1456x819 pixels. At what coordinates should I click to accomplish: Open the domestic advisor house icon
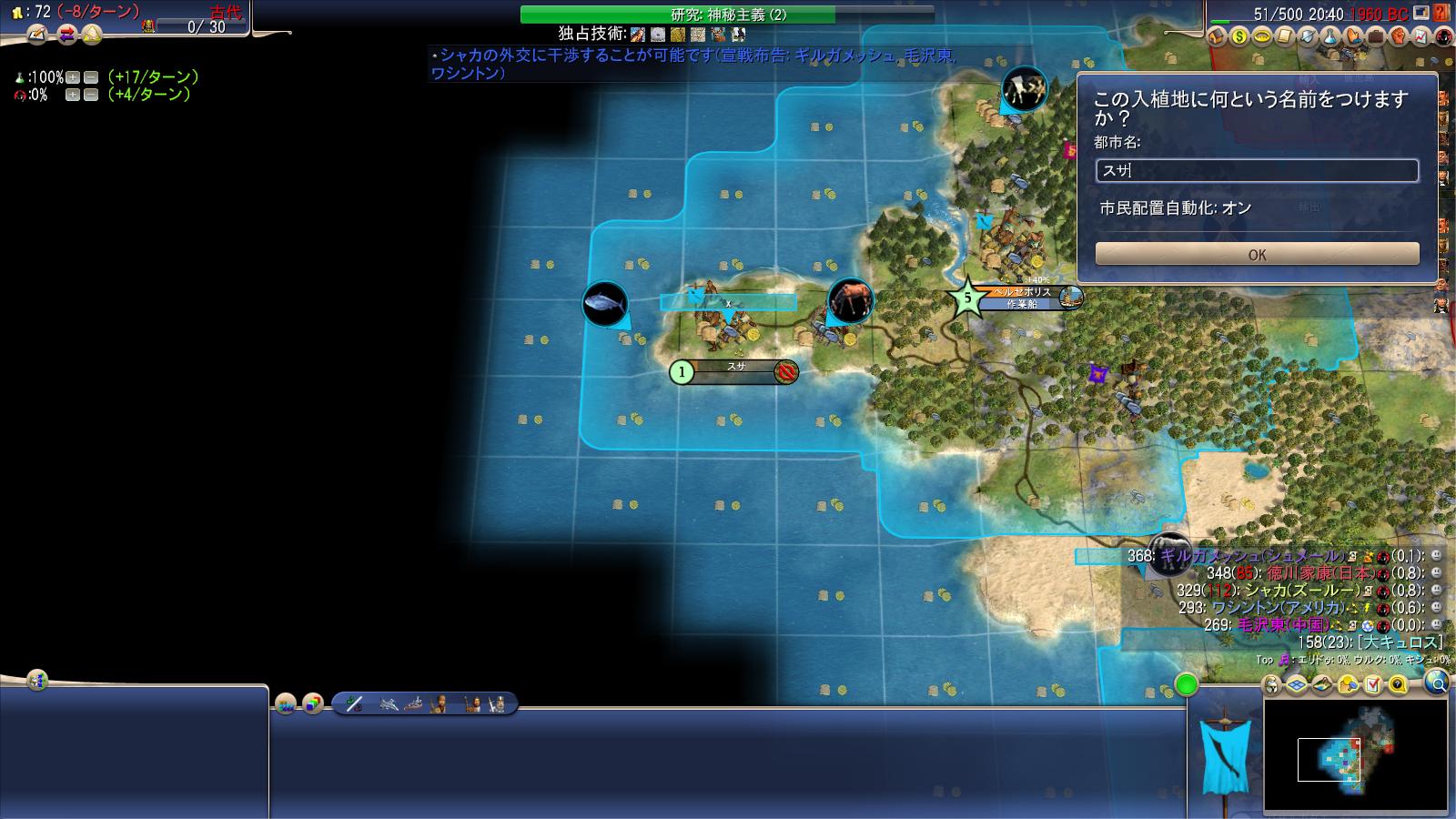(x=1218, y=37)
